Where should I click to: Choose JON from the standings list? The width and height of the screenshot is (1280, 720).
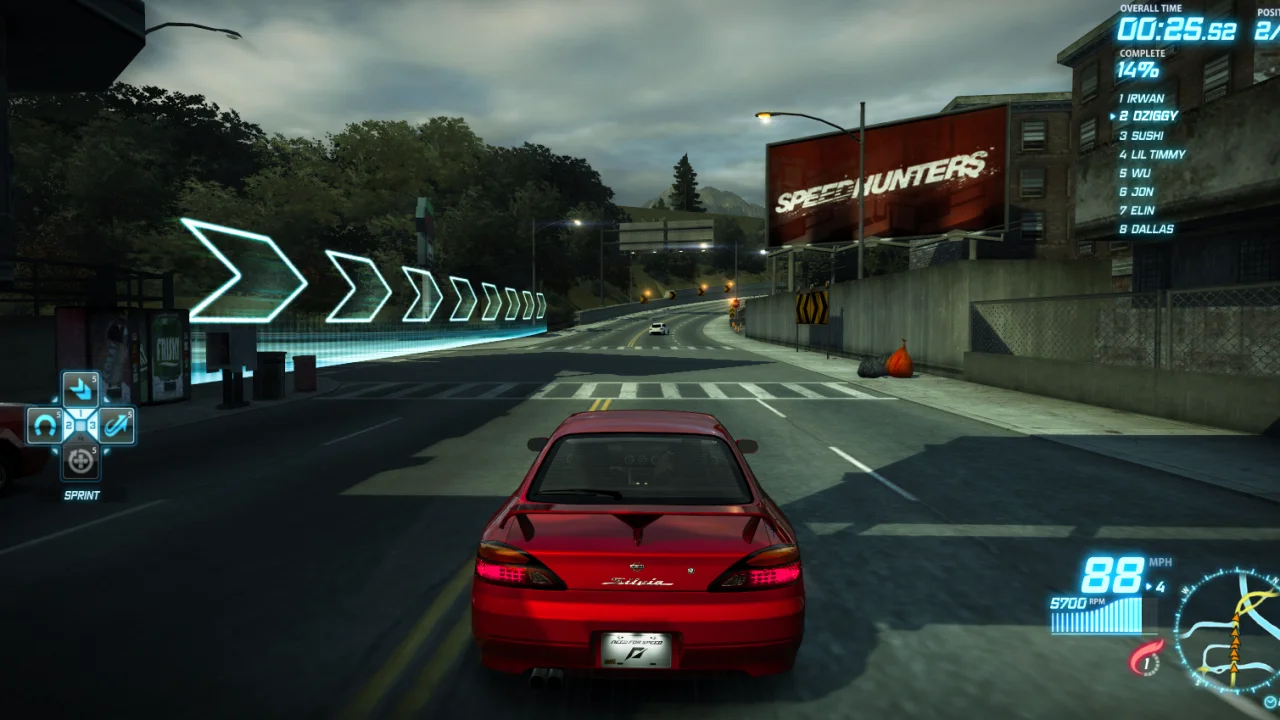coord(1142,191)
